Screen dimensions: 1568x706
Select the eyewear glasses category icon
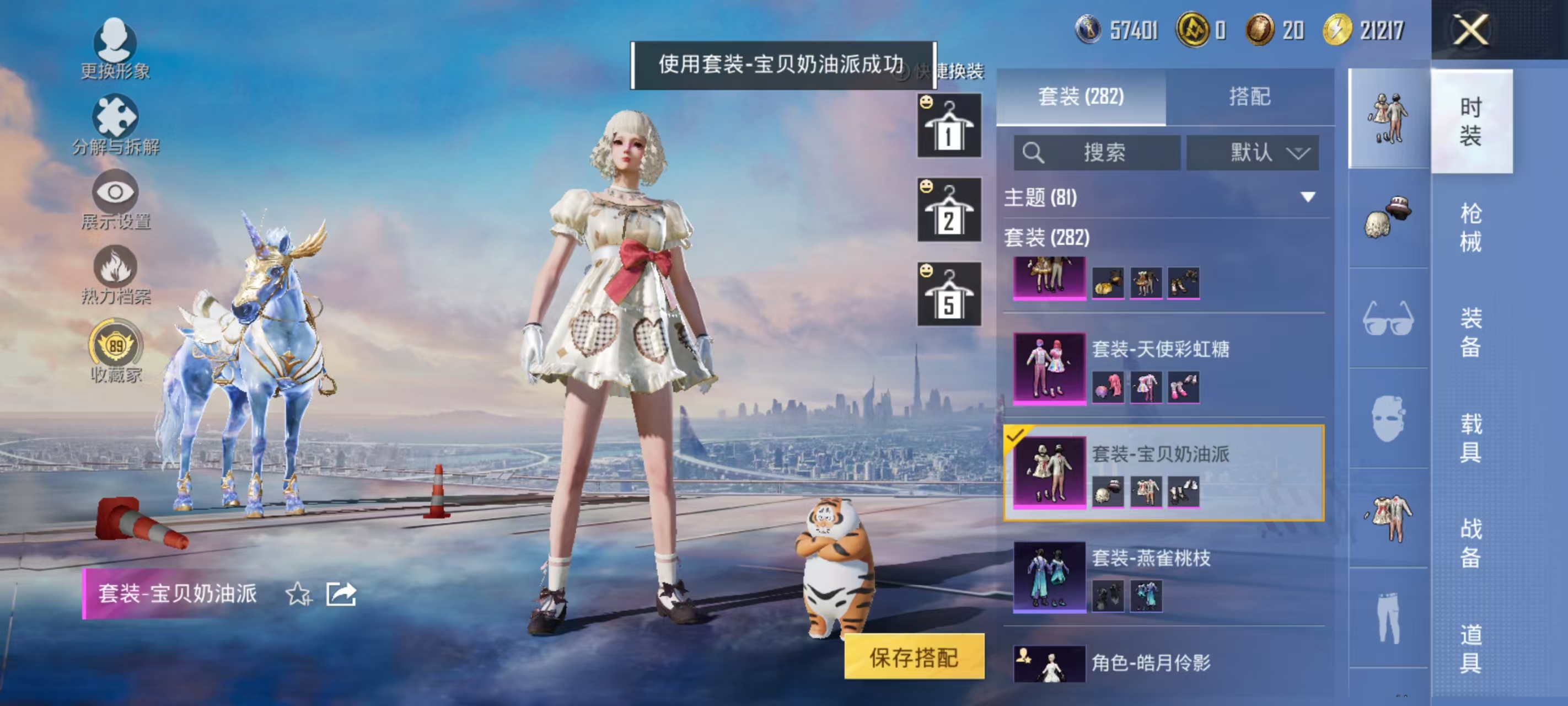[x=1390, y=318]
